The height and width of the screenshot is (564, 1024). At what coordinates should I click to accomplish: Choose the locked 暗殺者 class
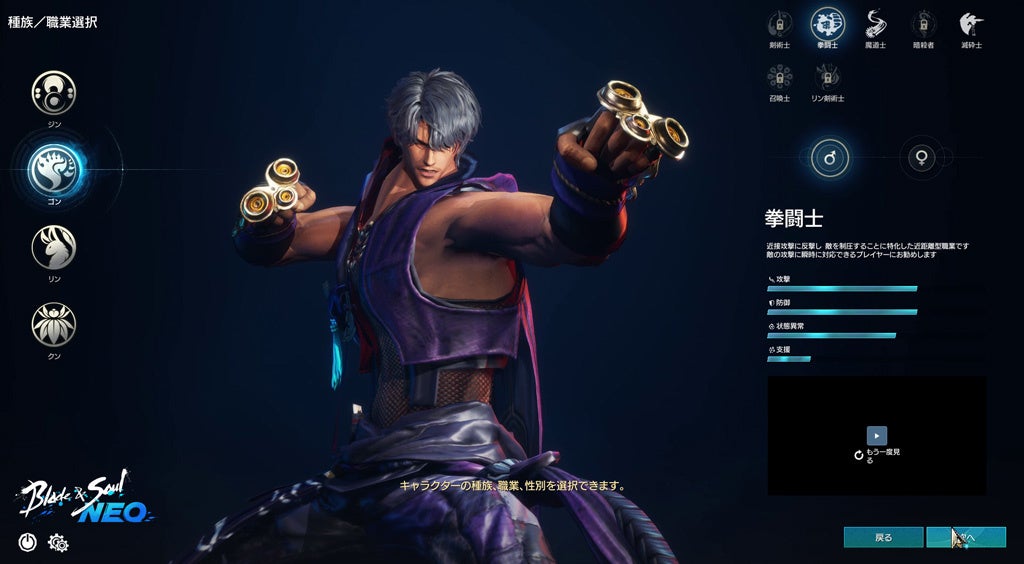coord(923,23)
